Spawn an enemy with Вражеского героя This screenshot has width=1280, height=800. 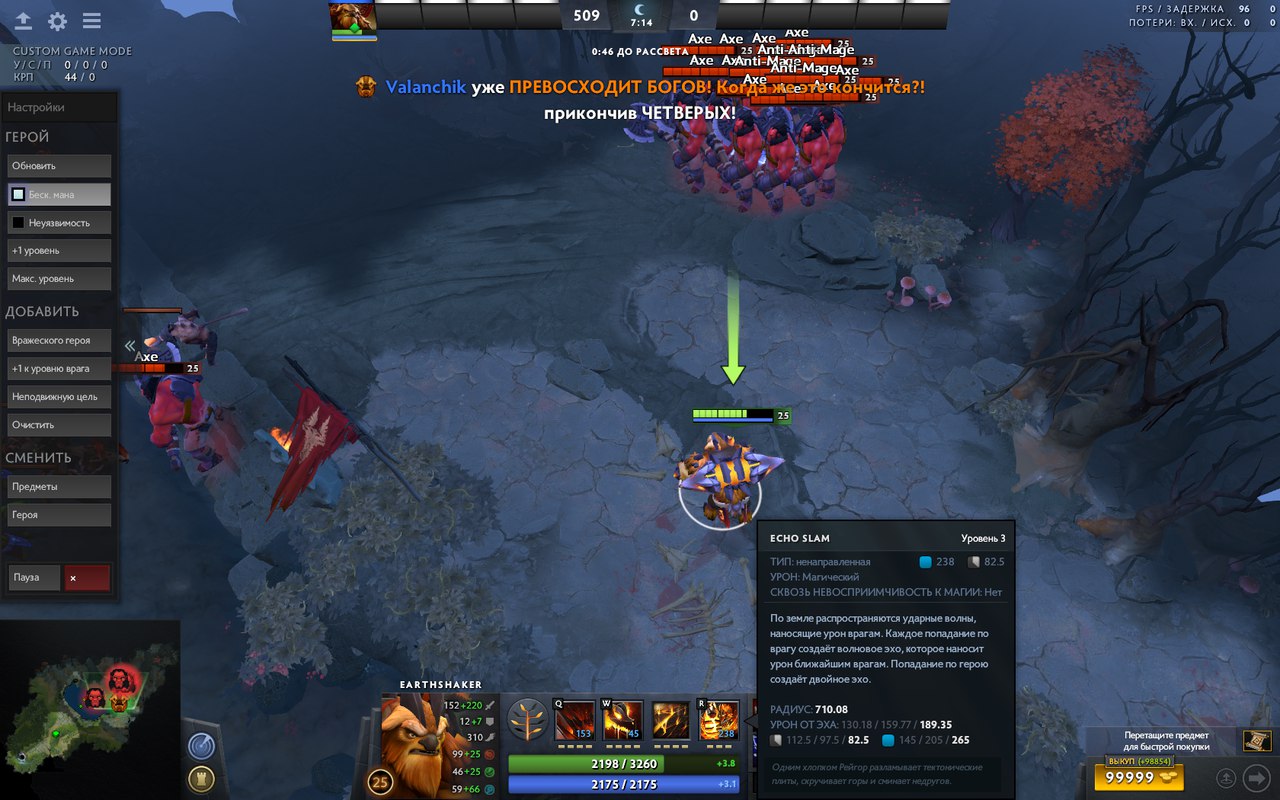(58, 340)
